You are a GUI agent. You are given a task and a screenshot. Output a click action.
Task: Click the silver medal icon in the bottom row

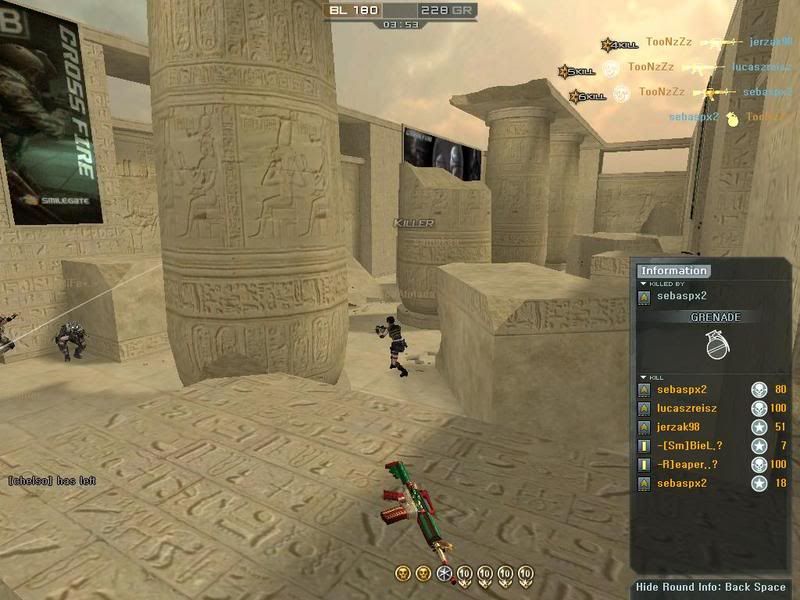(445, 573)
